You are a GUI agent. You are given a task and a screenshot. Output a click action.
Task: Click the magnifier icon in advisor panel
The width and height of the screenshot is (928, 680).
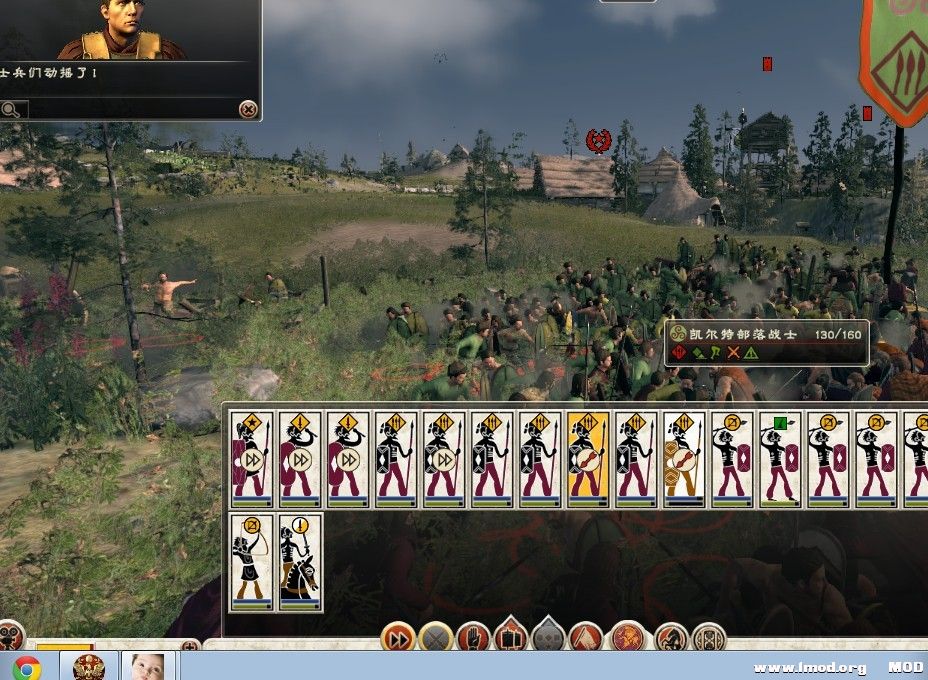[x=11, y=109]
